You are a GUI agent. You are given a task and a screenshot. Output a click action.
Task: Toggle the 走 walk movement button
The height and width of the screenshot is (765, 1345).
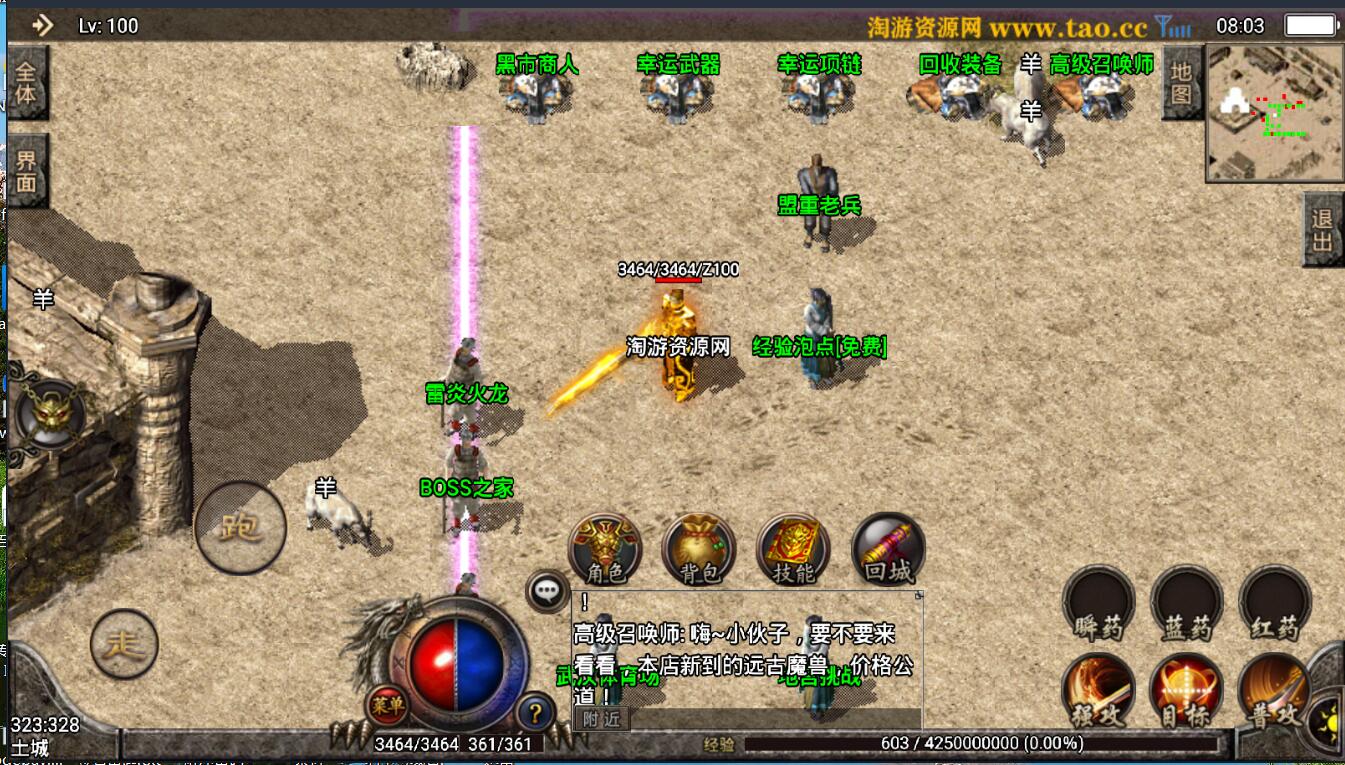coord(124,643)
